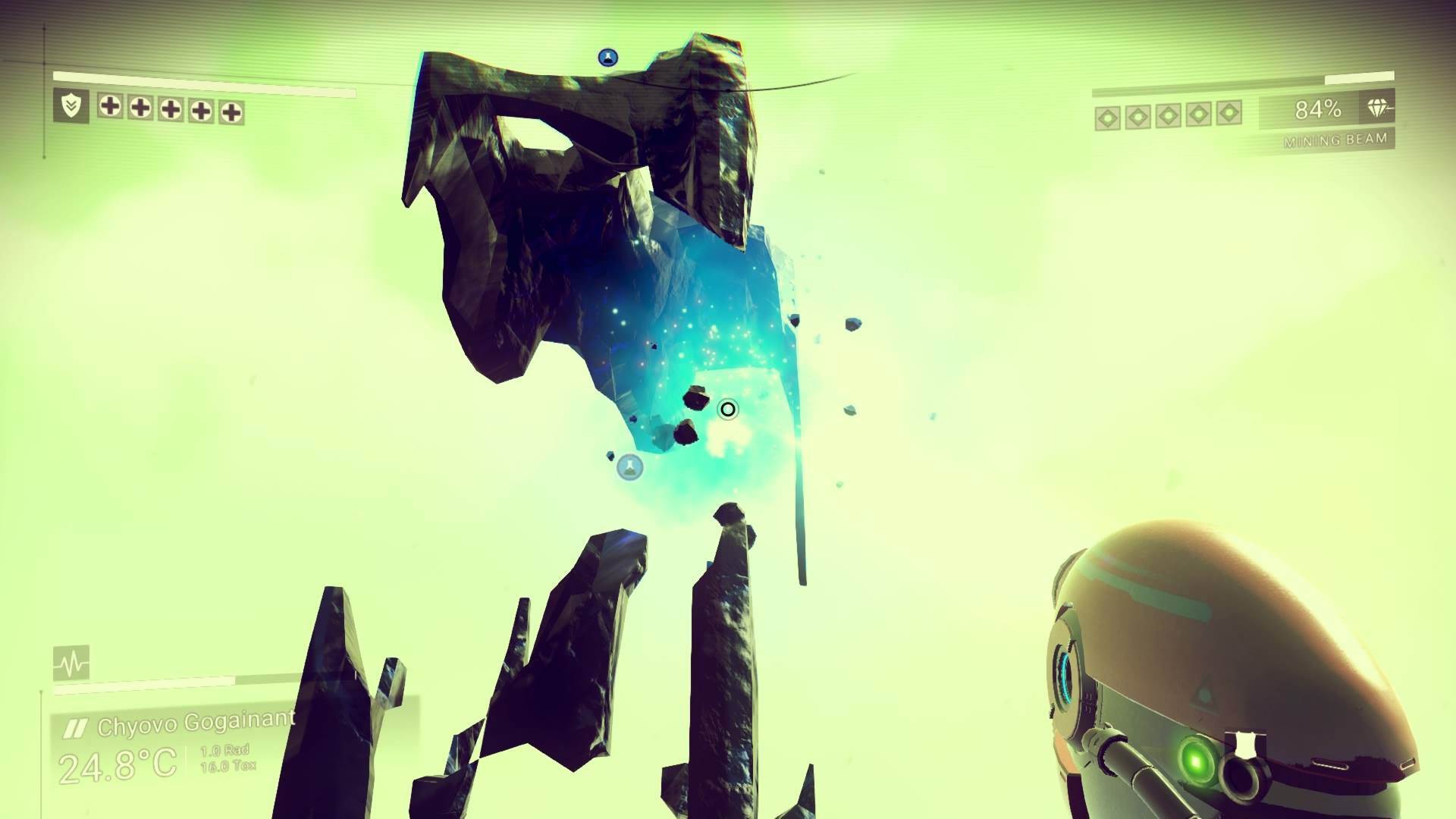Select the Mining Beam diamond icon
This screenshot has height=819, width=1456.
click(x=1379, y=109)
